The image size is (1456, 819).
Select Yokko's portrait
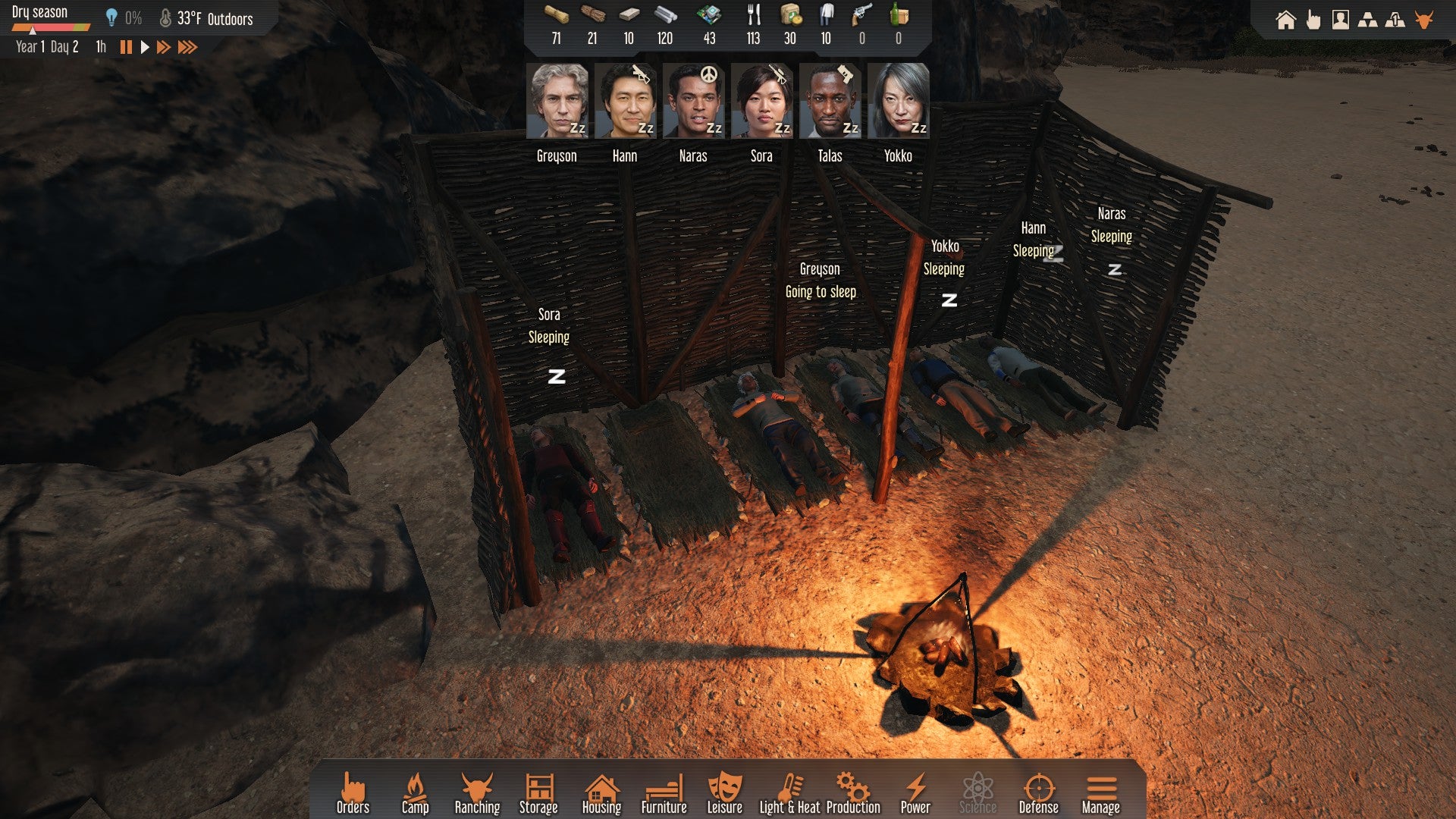click(898, 101)
